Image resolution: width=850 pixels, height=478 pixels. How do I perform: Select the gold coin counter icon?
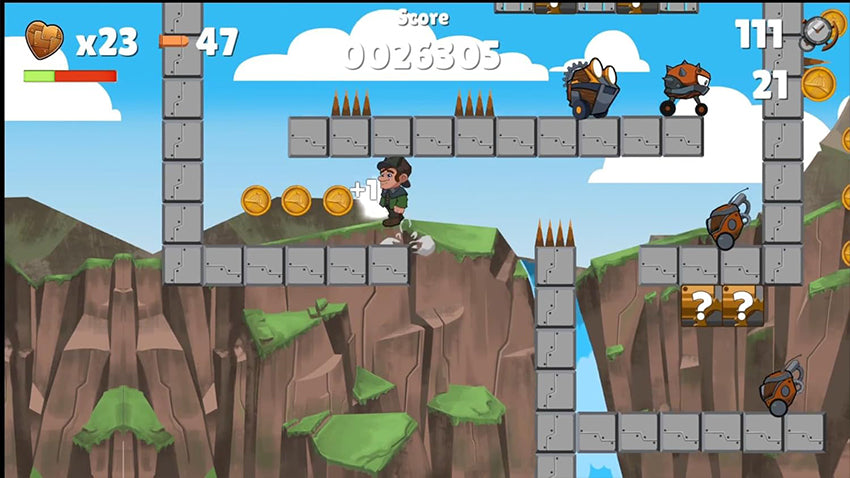click(x=817, y=84)
